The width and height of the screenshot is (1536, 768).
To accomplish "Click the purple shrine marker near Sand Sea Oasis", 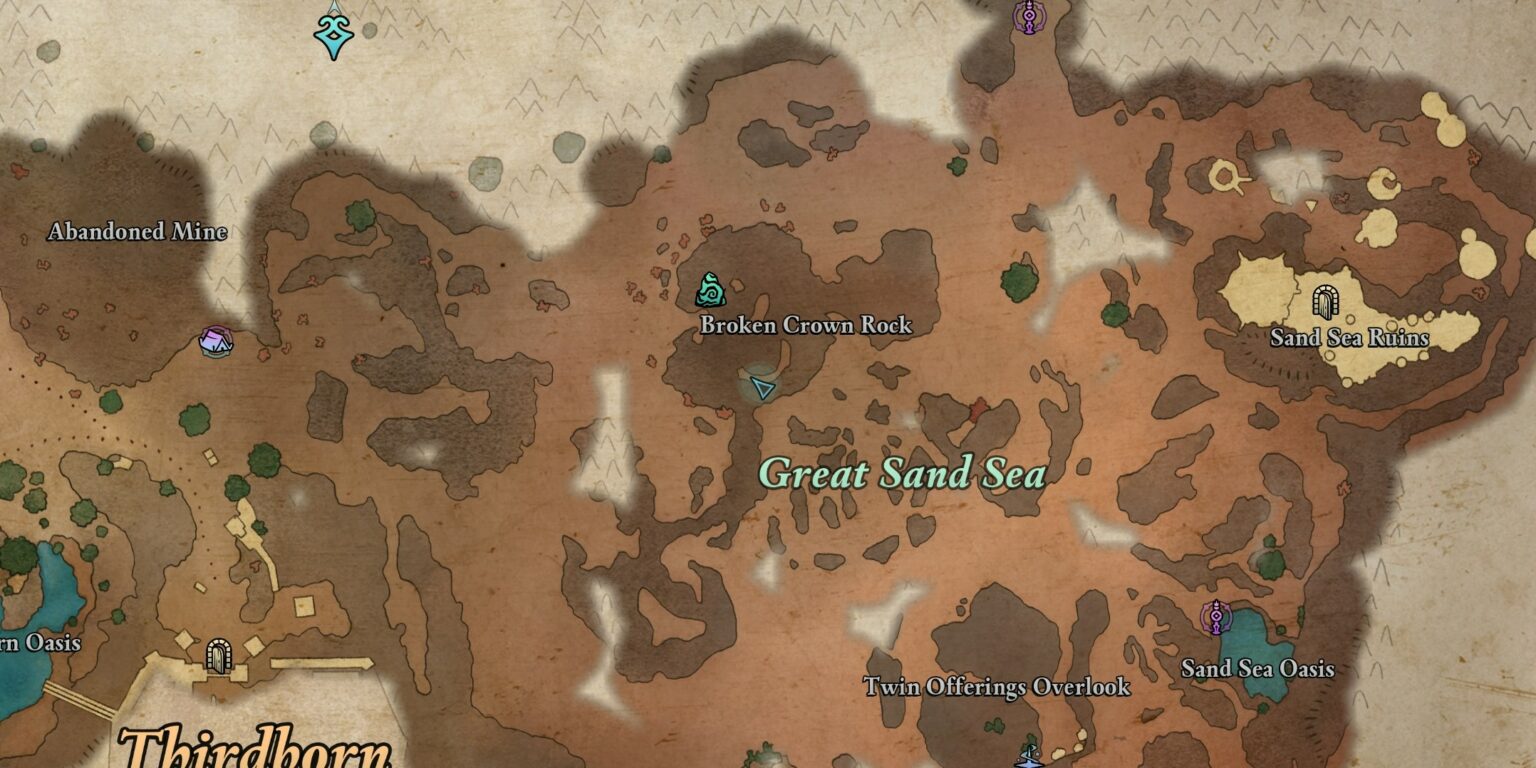I will (1216, 615).
